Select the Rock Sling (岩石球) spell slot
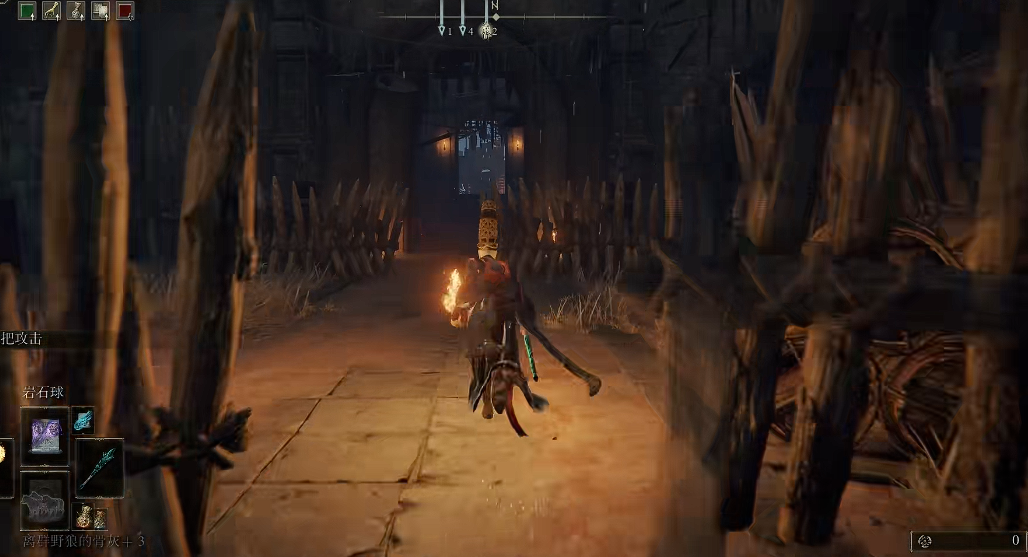Viewport: 1028px width, 557px height. (x=45, y=435)
